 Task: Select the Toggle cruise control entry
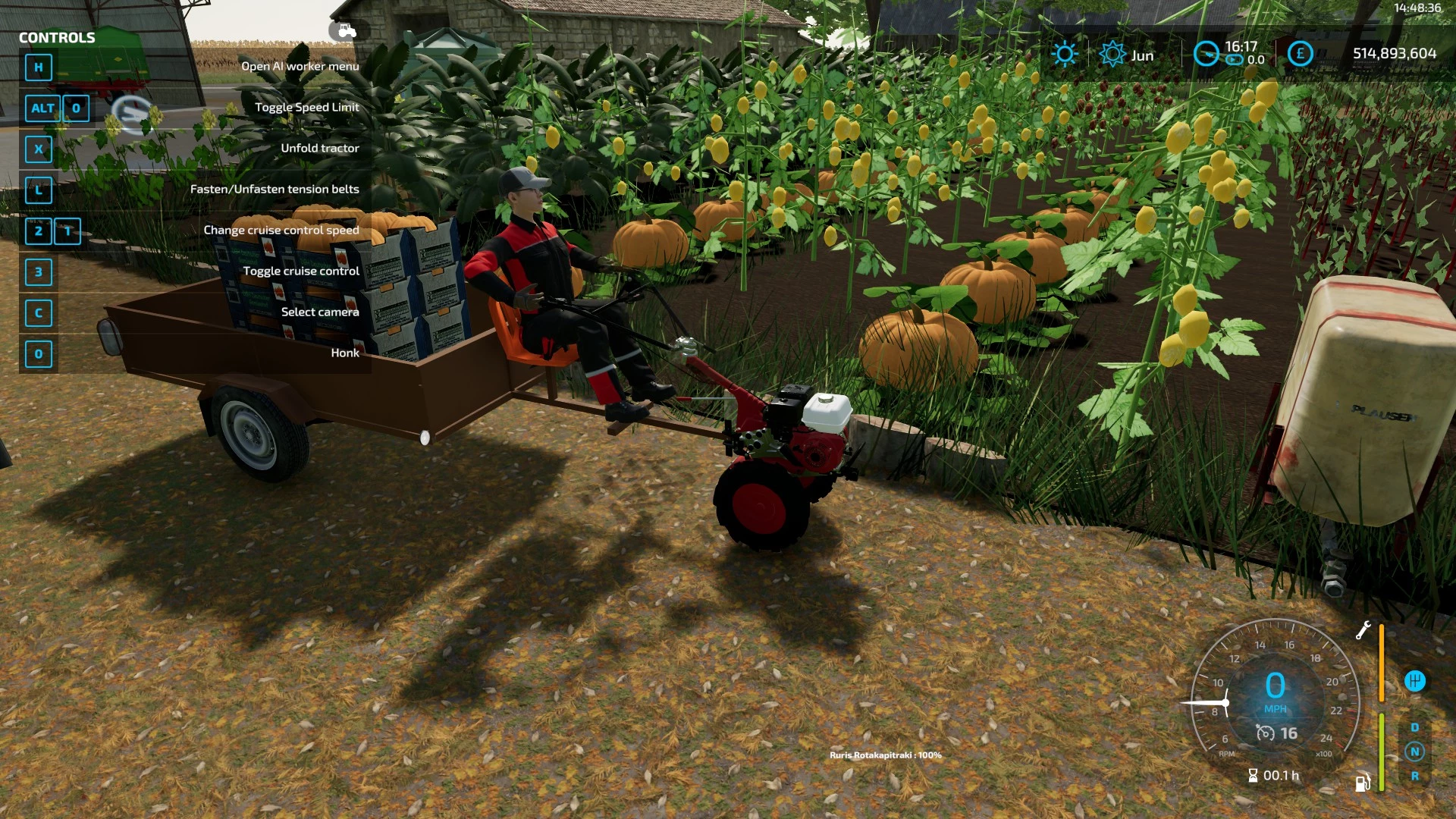(300, 270)
